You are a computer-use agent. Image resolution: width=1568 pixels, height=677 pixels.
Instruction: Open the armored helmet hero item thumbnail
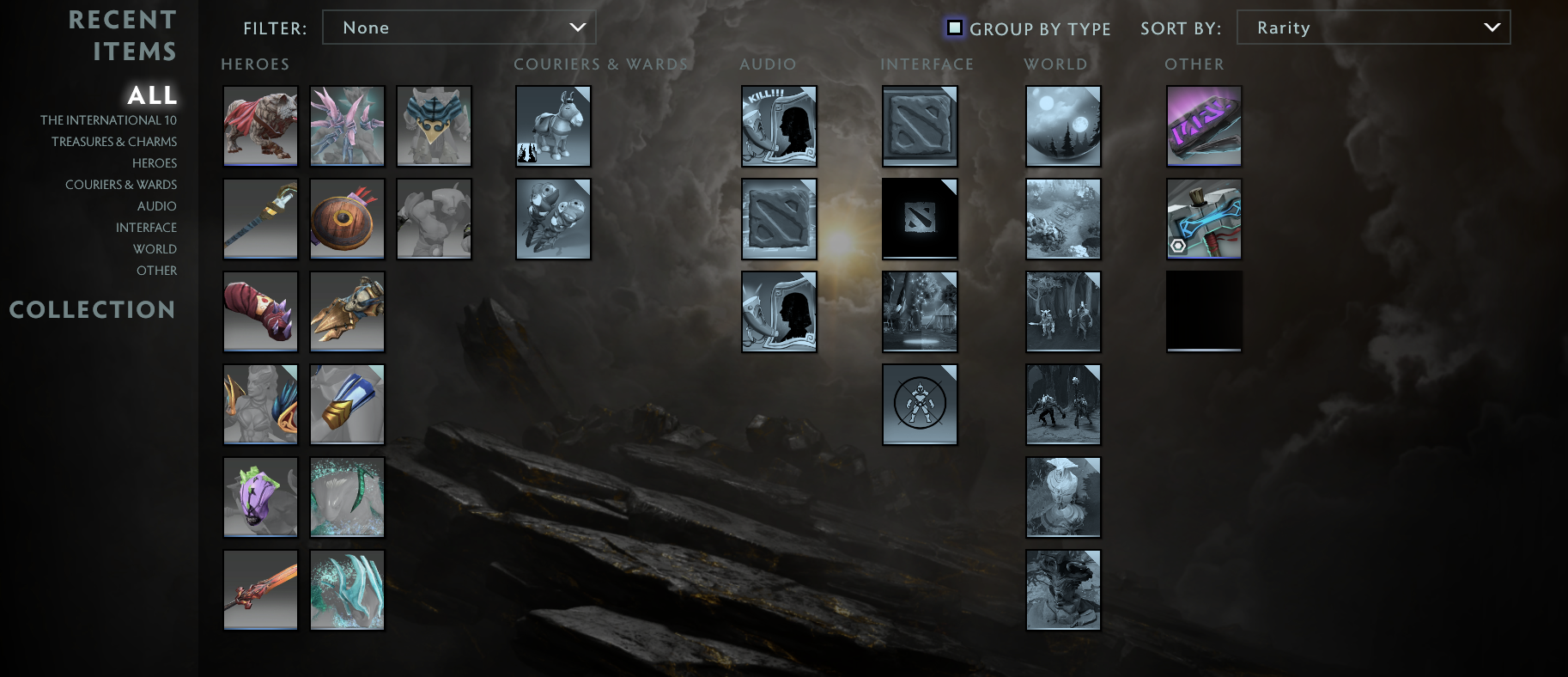[x=347, y=312]
